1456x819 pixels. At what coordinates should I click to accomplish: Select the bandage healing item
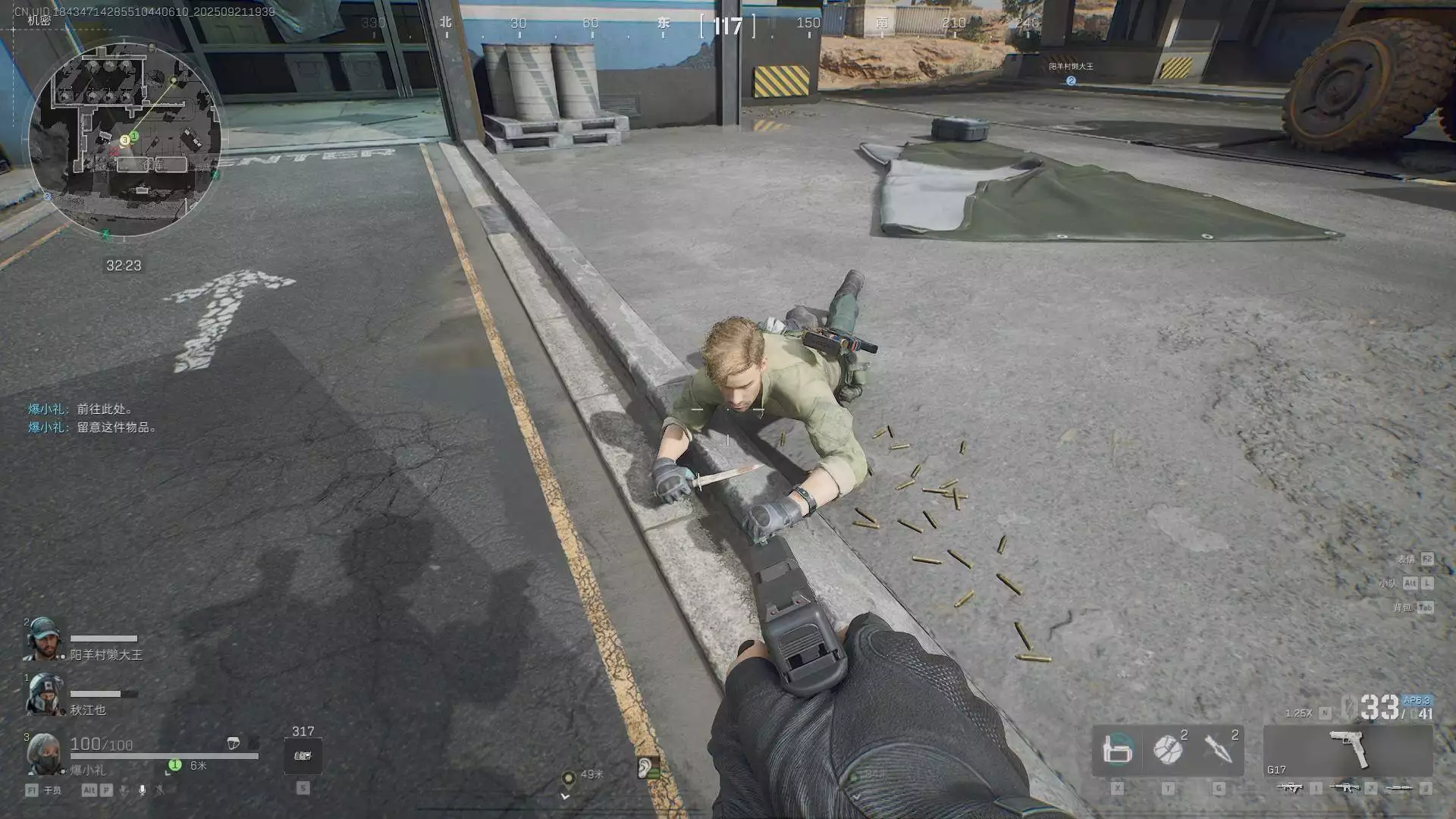[x=1168, y=750]
